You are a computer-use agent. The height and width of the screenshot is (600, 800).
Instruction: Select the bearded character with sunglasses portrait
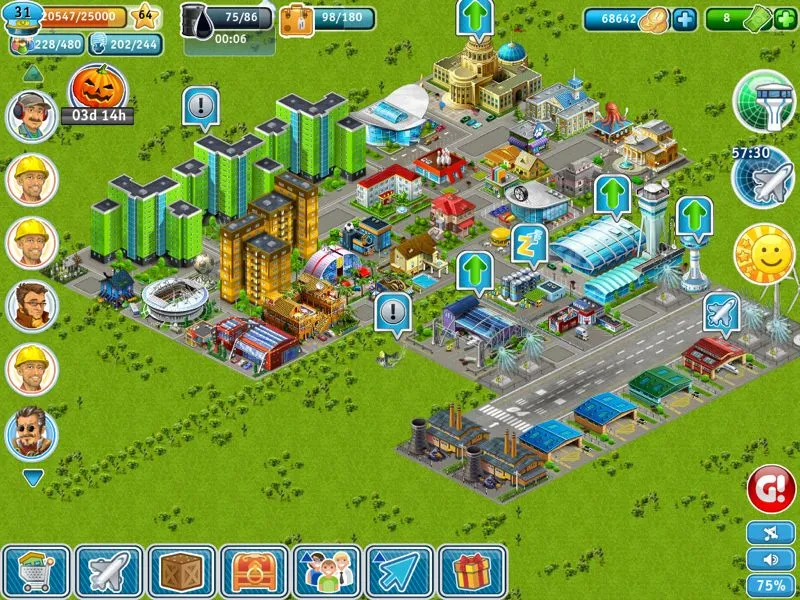[x=32, y=433]
